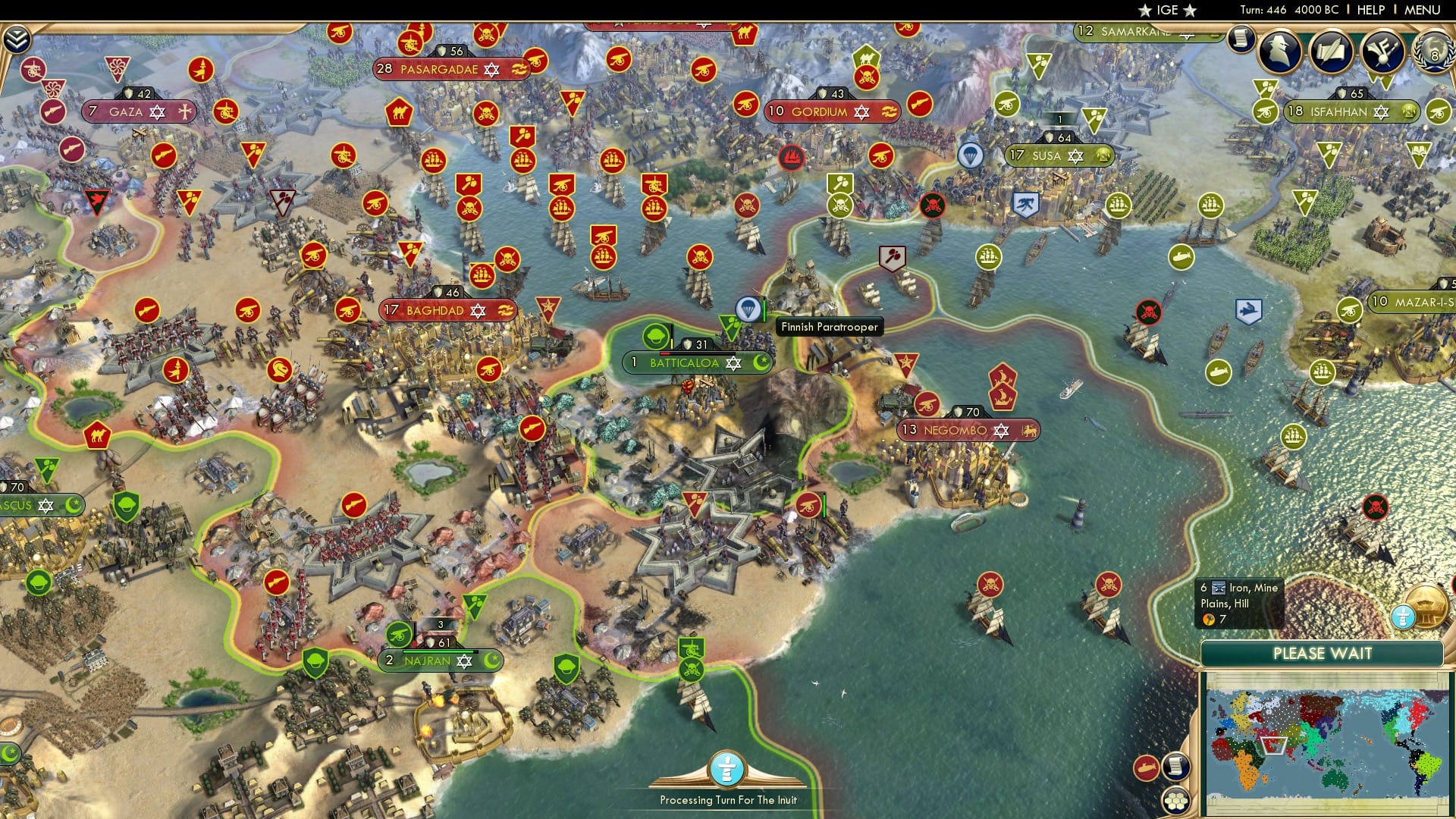
Task: Open the MENU item in the top bar
Action: click(1421, 10)
